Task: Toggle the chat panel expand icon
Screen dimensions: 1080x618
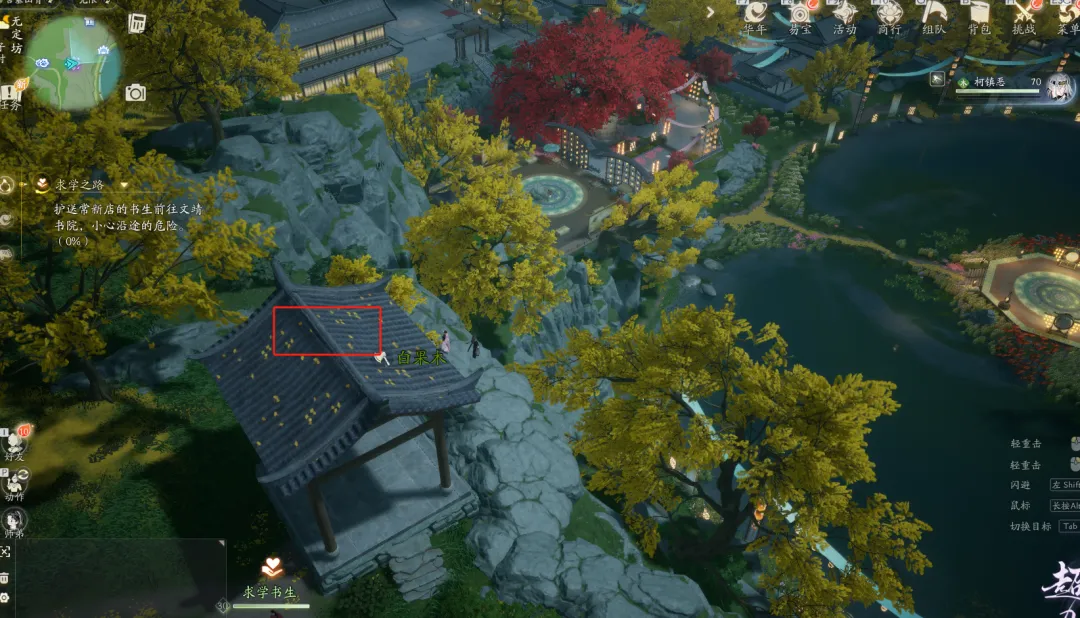Action: coord(5,552)
